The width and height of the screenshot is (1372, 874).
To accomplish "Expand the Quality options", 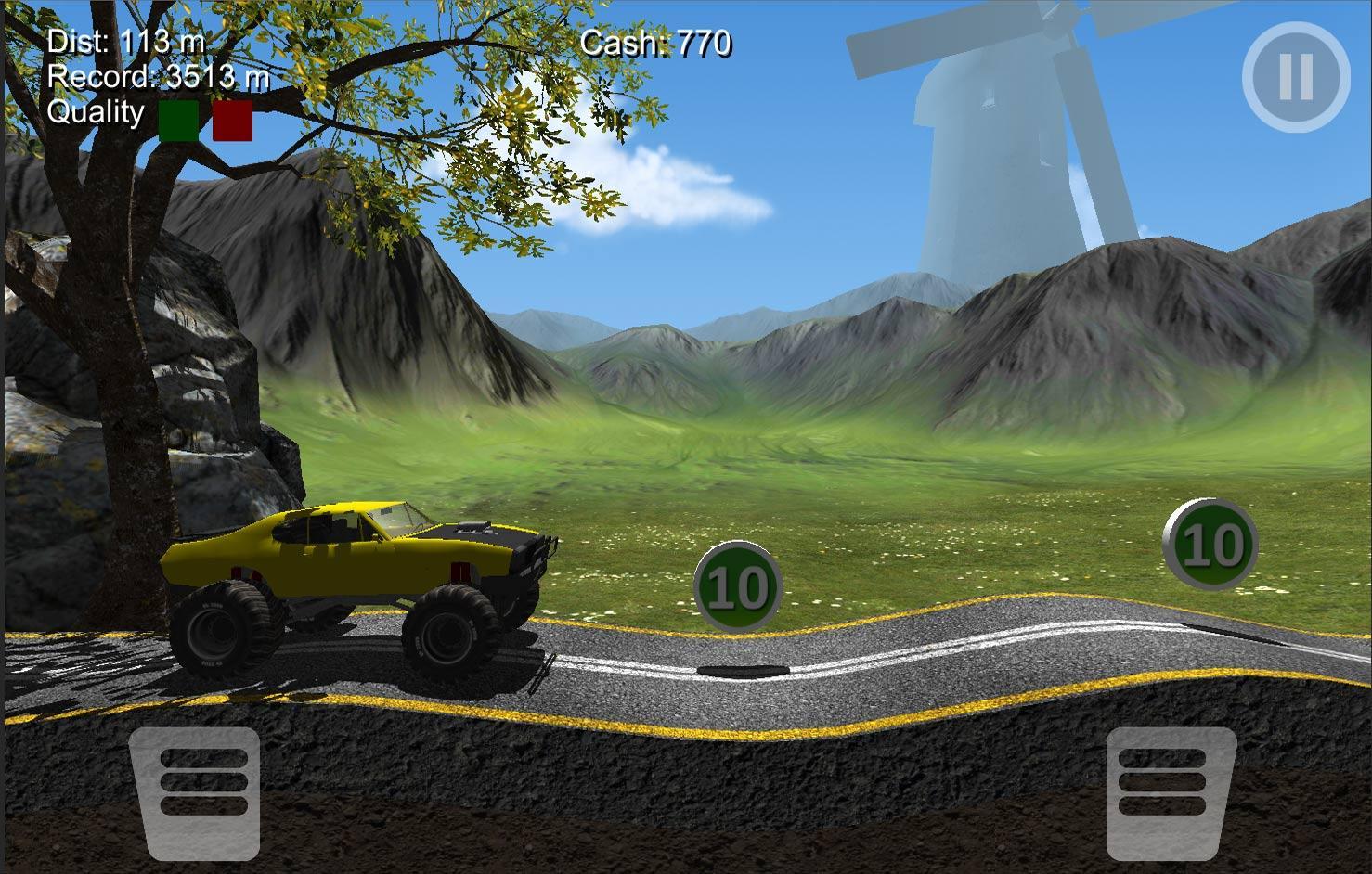I will pos(97,113).
